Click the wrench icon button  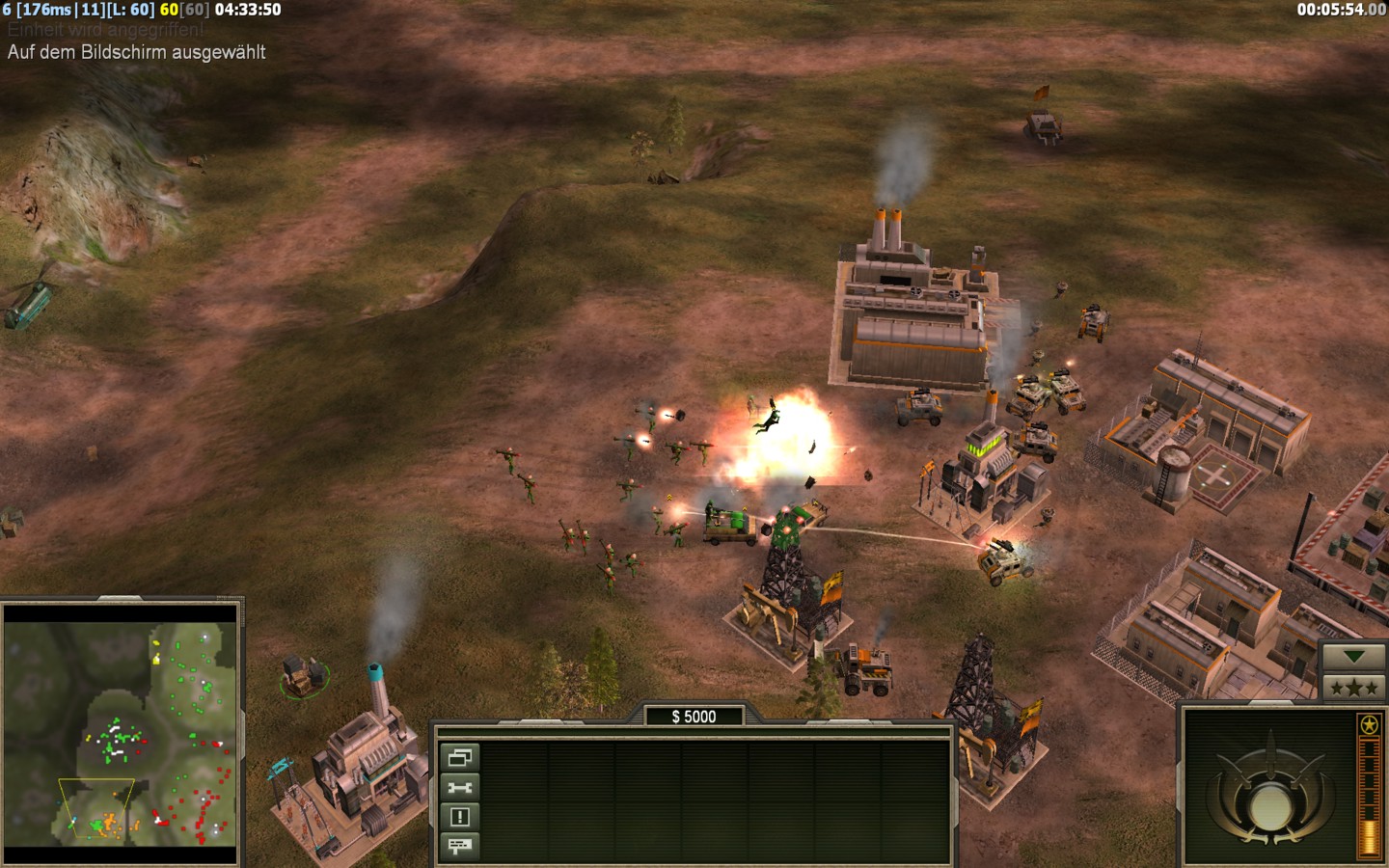(460, 788)
